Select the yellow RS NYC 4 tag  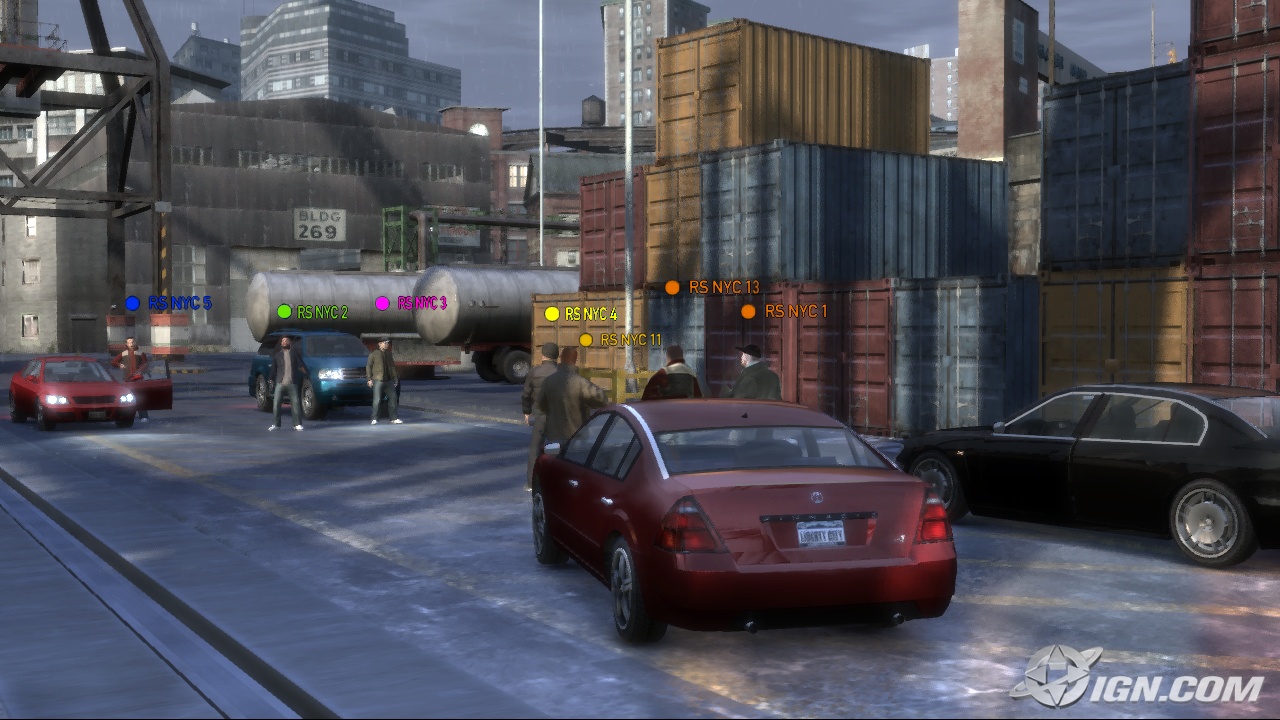[581, 314]
